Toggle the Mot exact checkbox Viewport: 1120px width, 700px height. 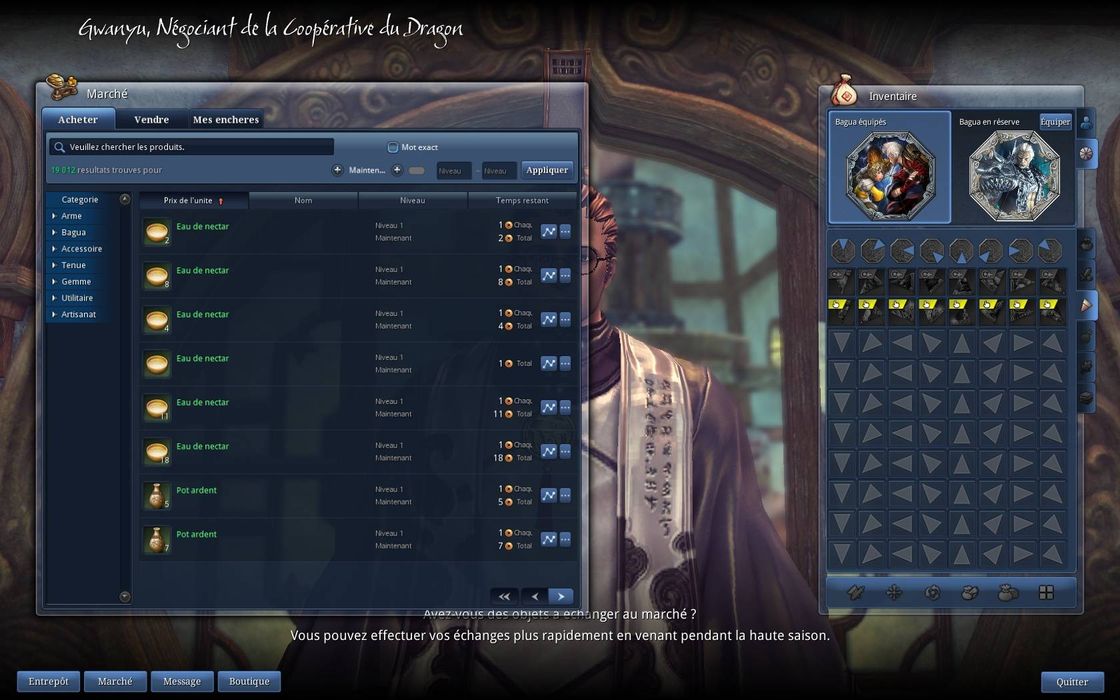(393, 147)
